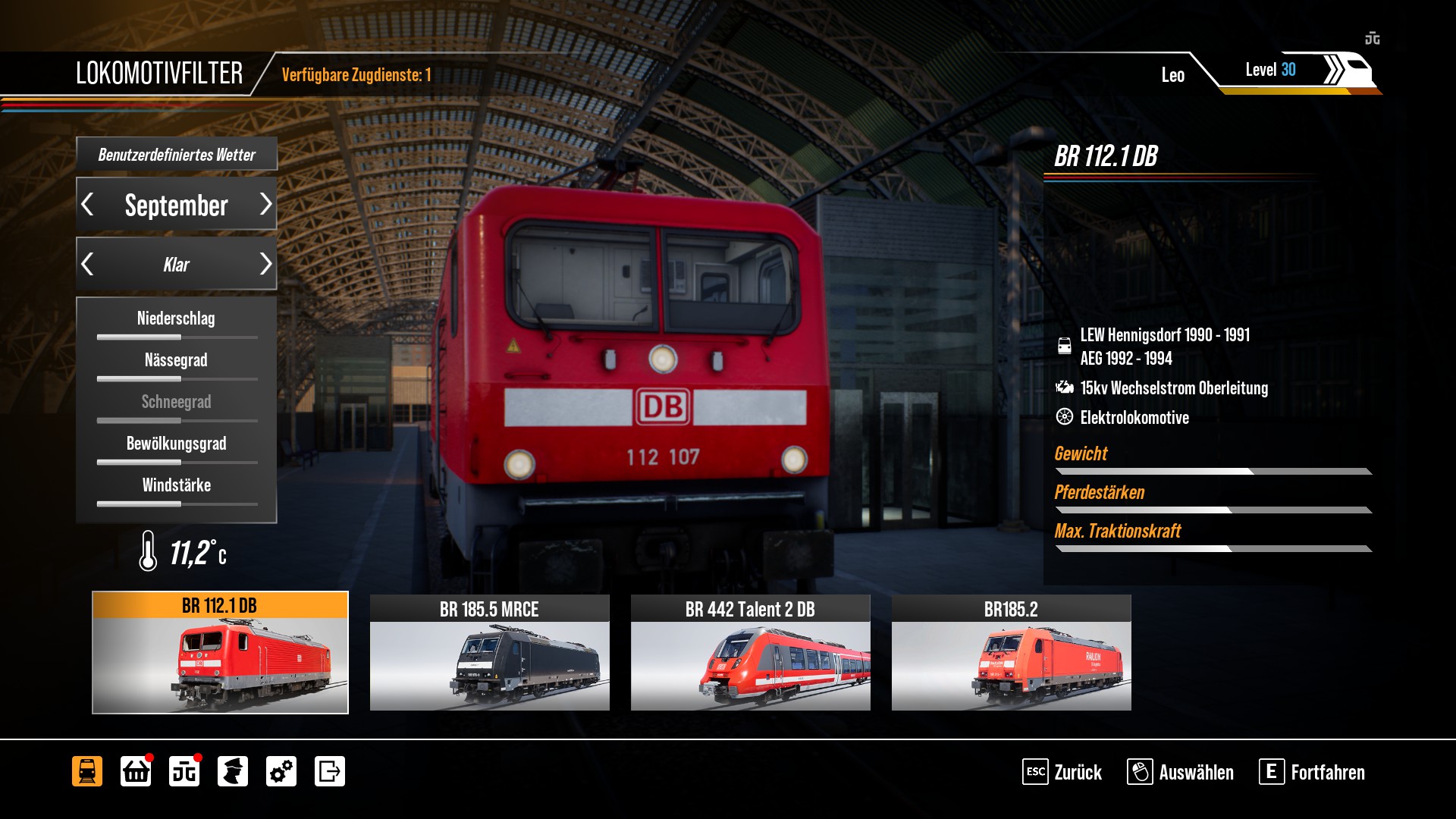Open the train icon in bottom toolbar
1456x819 pixels.
[x=87, y=771]
